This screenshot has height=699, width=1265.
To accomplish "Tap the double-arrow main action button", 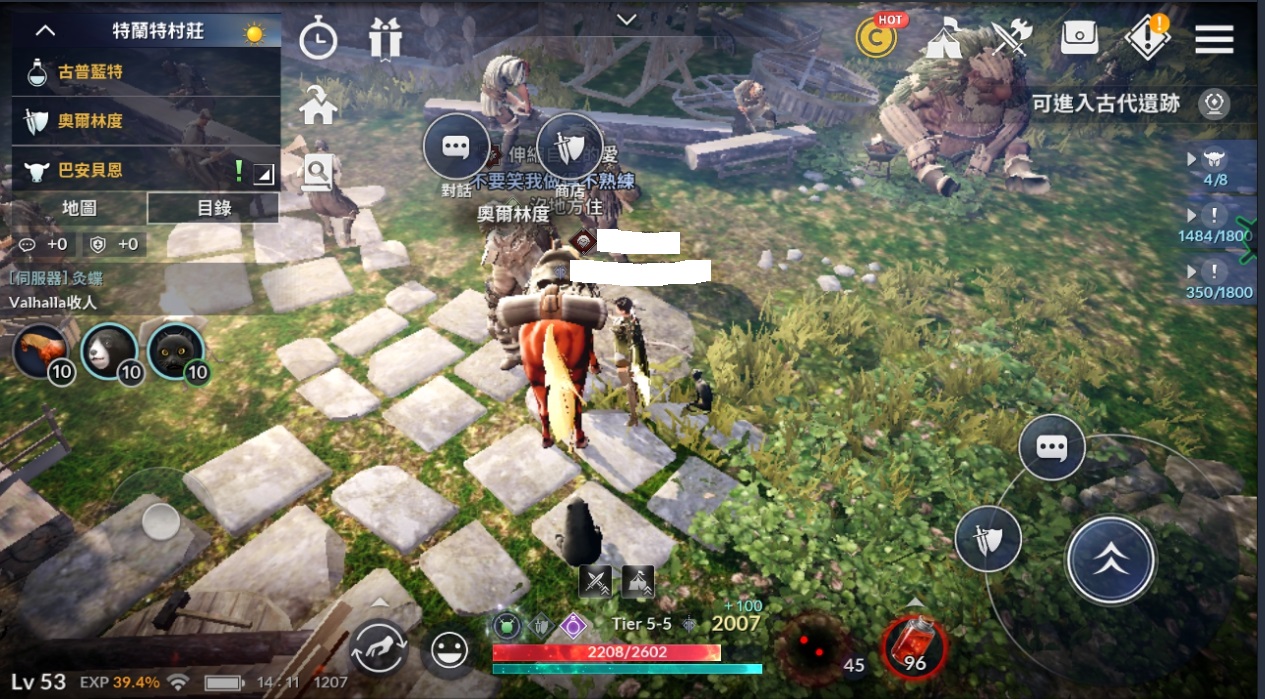I will pos(1110,560).
